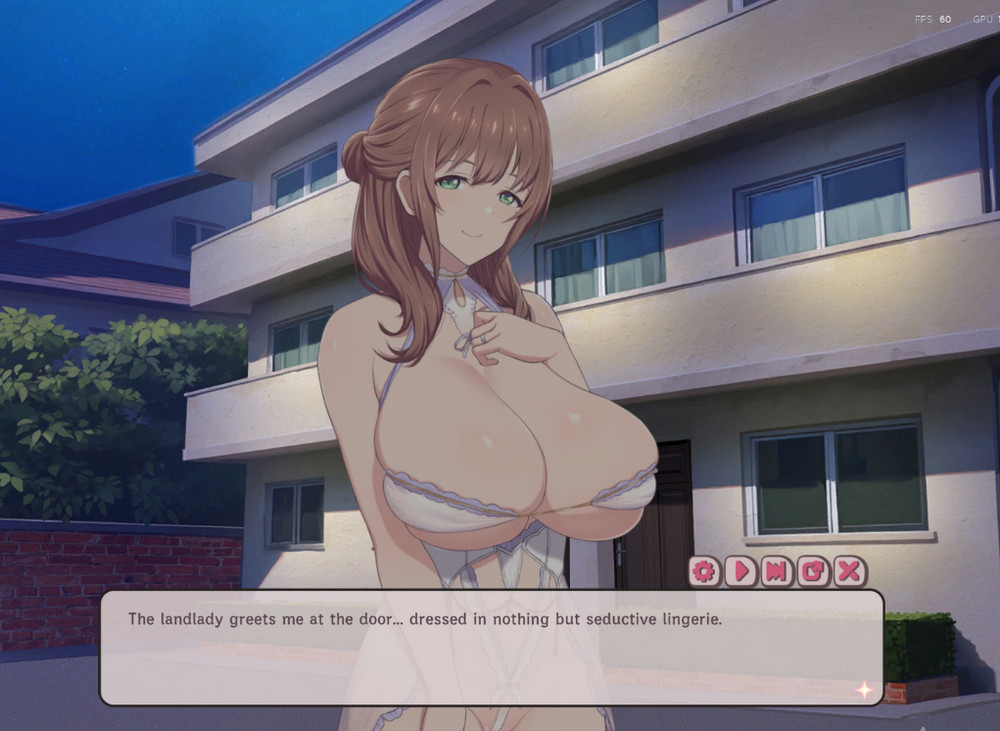Hide the dialogue box with the X button
Viewport: 1000px width, 731px height.
[849, 571]
